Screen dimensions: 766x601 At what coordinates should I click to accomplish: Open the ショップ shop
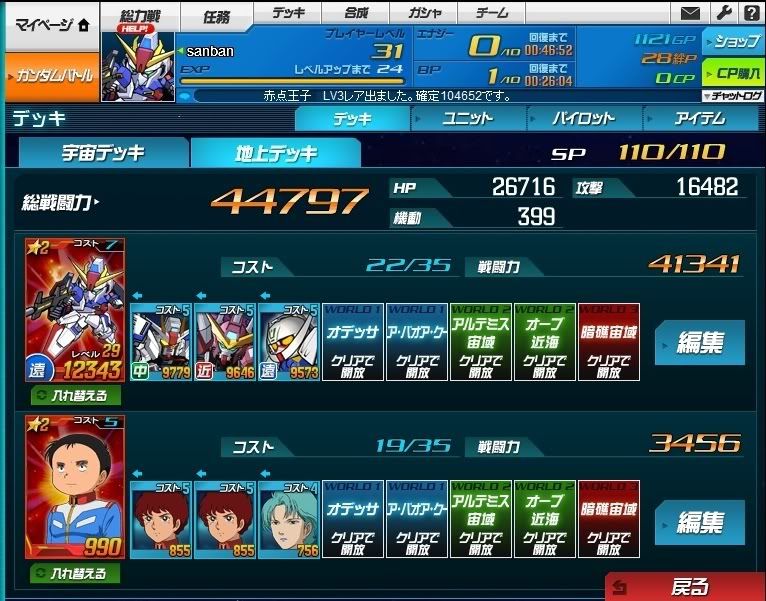tap(733, 42)
